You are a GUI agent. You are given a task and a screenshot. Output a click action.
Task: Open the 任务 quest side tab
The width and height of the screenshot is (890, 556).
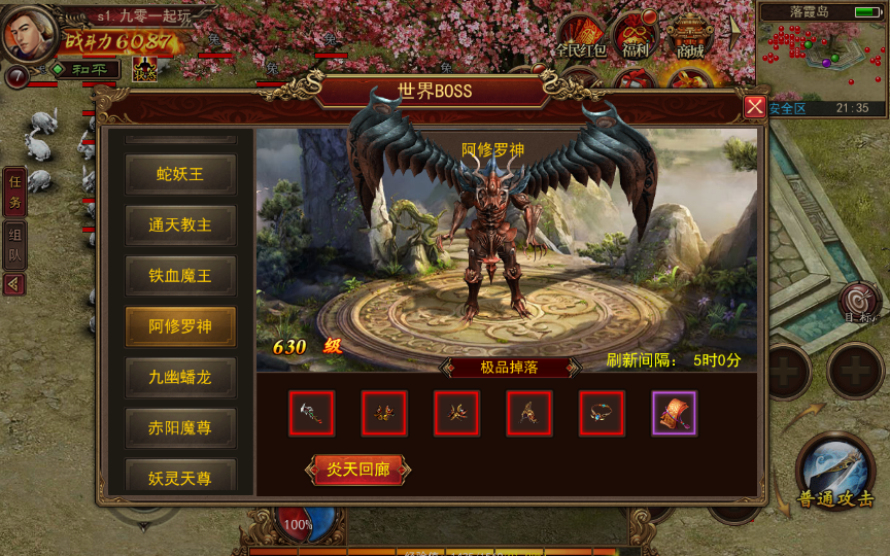coord(15,189)
